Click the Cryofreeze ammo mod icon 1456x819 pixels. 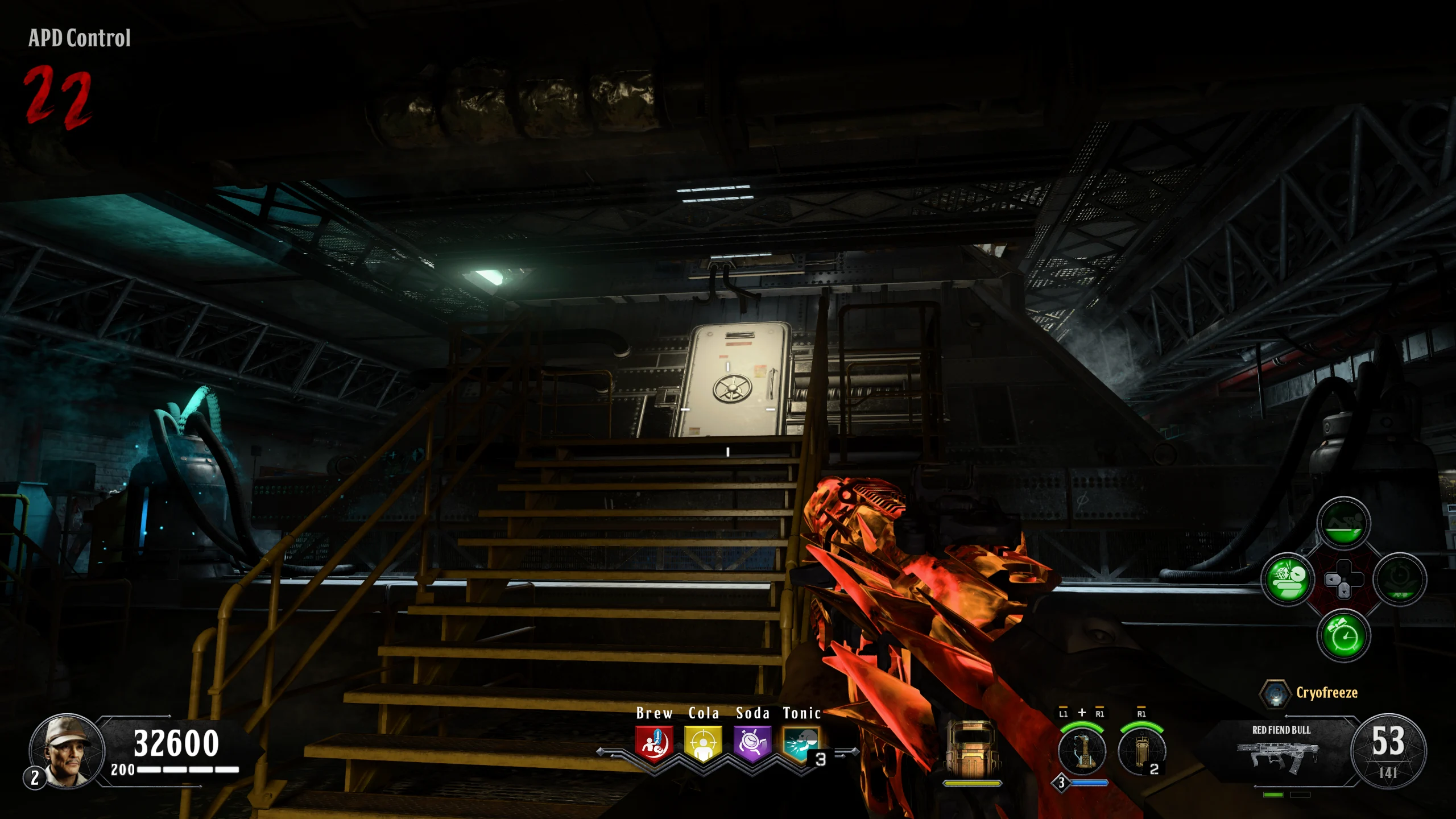coord(1275,694)
